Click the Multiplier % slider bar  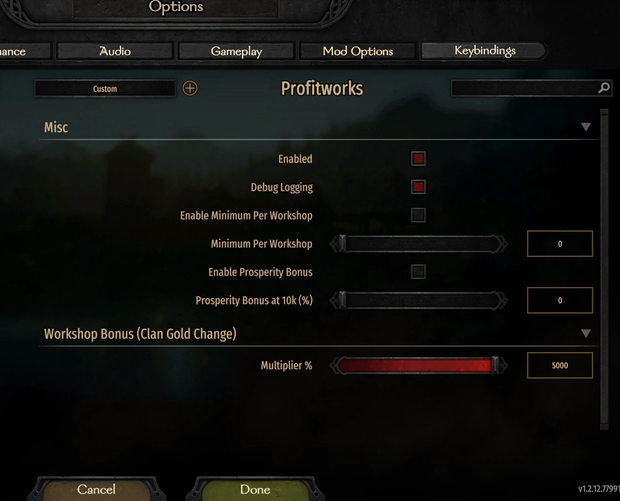(418, 366)
